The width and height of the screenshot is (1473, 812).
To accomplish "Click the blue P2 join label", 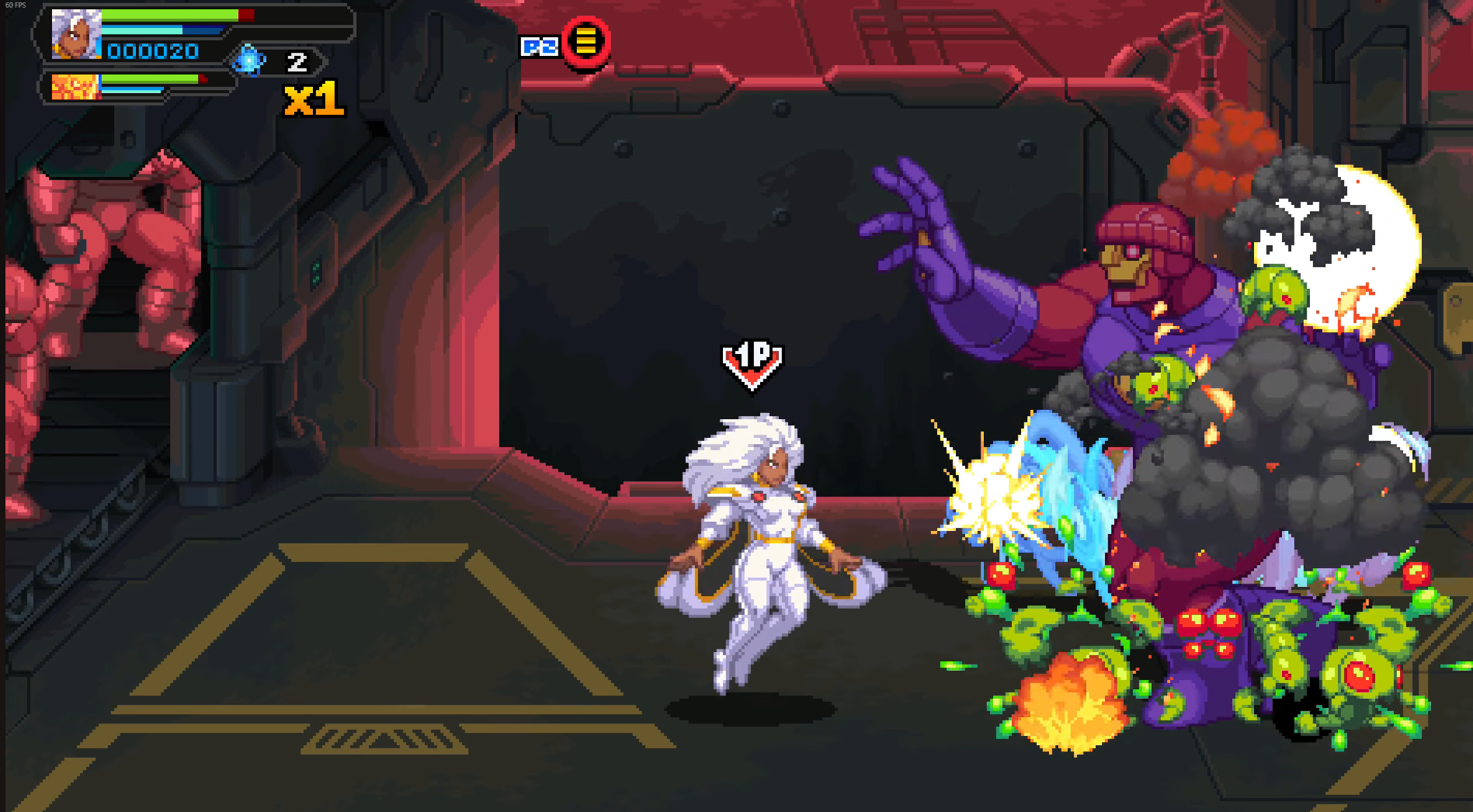I will point(540,47).
